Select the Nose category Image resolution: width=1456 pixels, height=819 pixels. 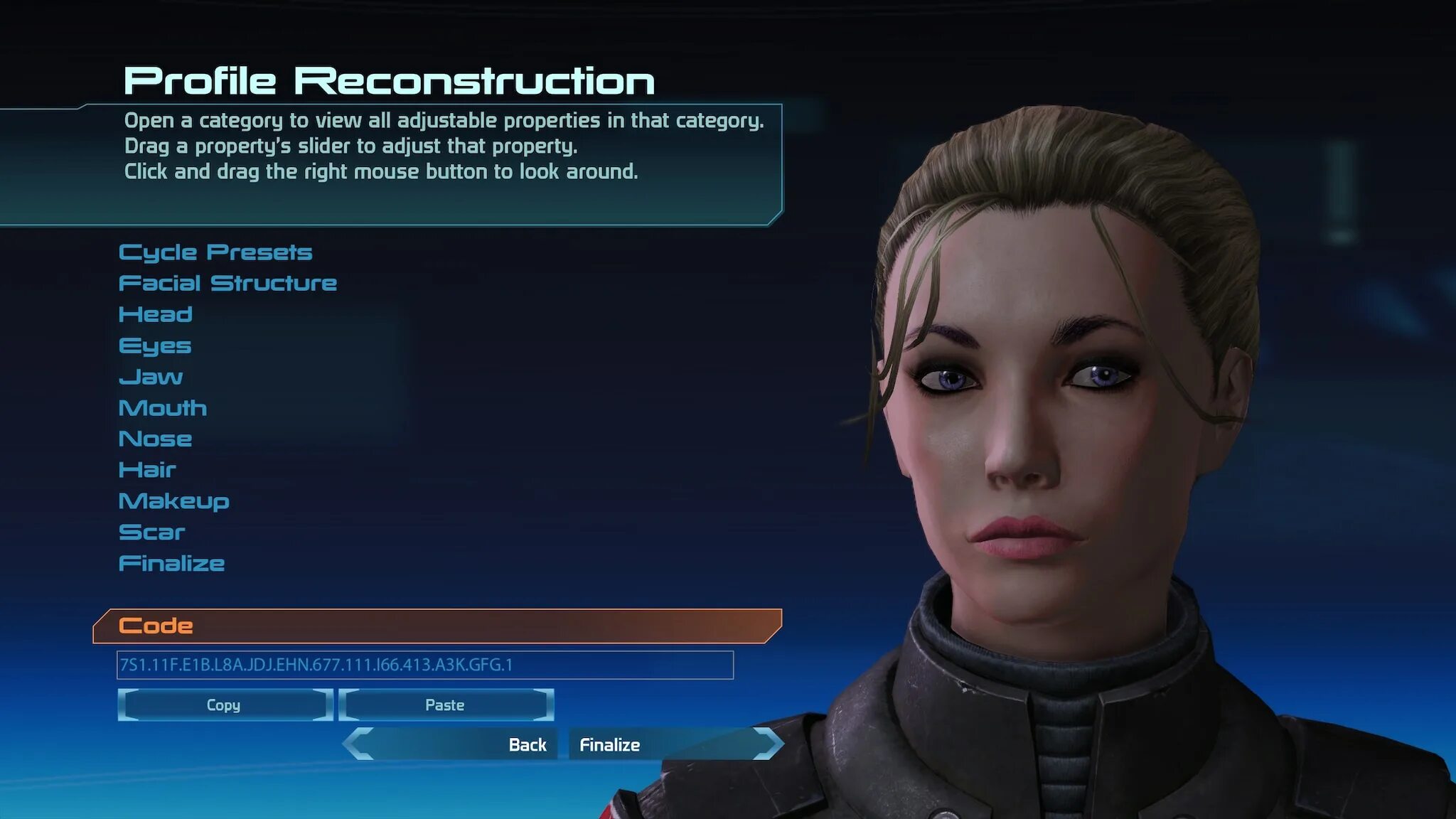pyautogui.click(x=155, y=439)
